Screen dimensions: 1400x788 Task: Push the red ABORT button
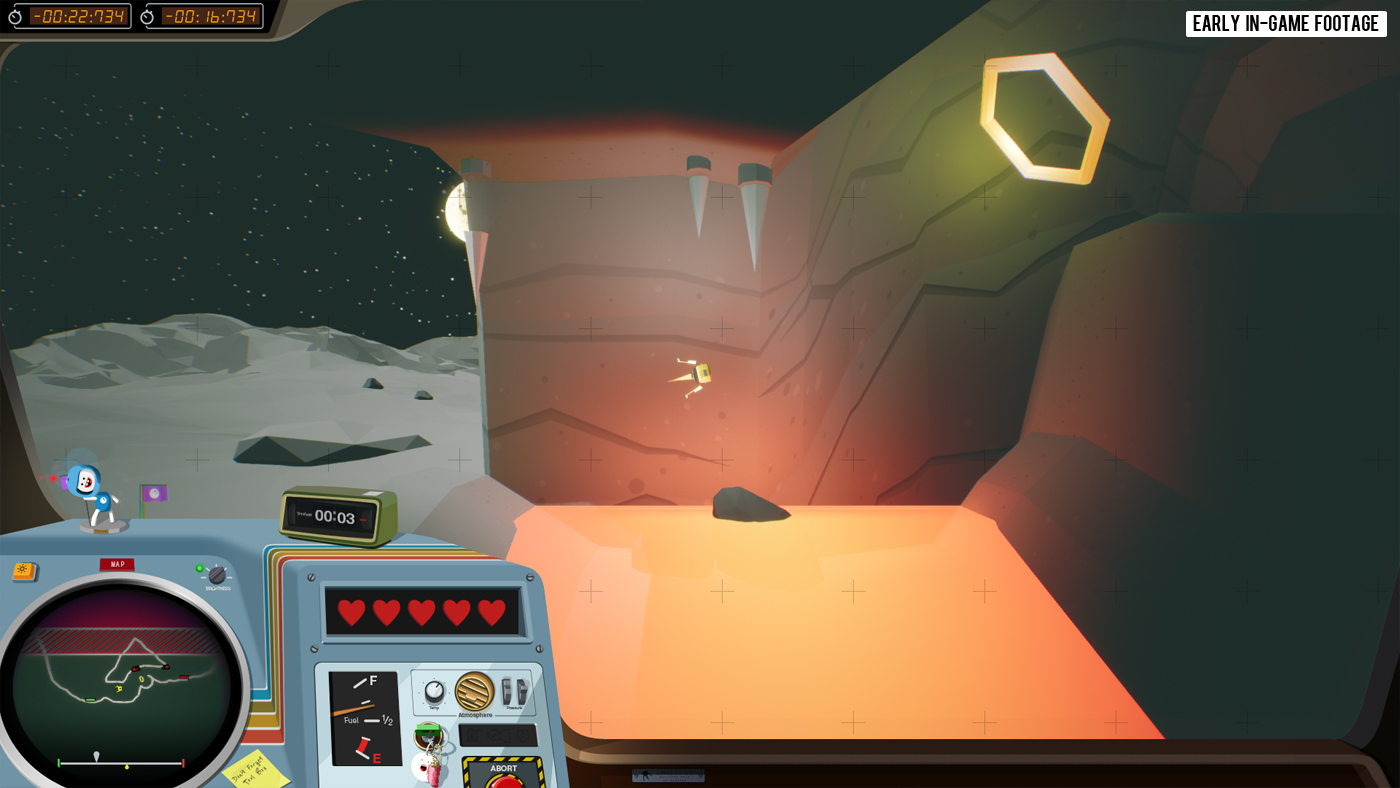click(503, 779)
